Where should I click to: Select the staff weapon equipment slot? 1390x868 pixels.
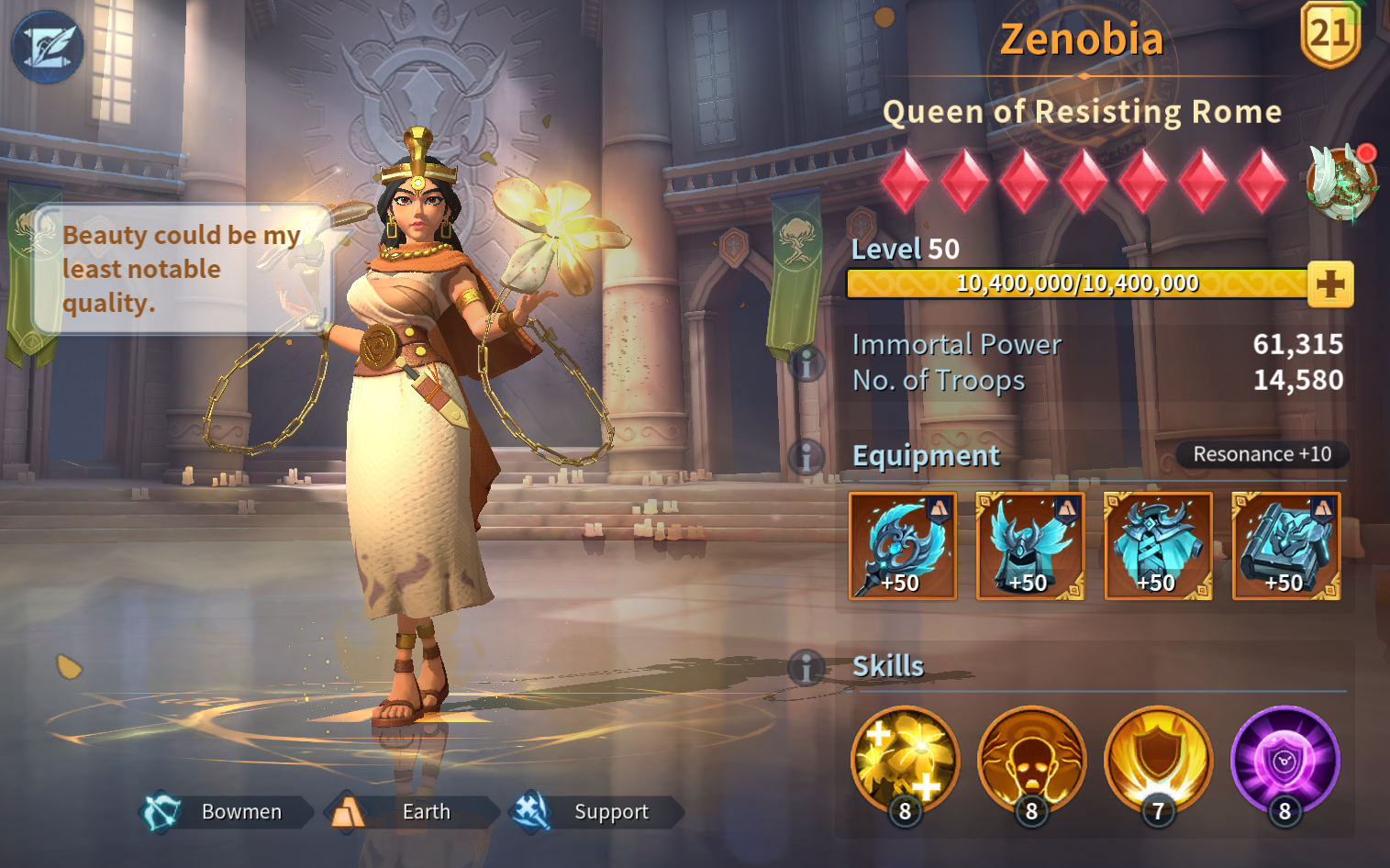tap(903, 546)
